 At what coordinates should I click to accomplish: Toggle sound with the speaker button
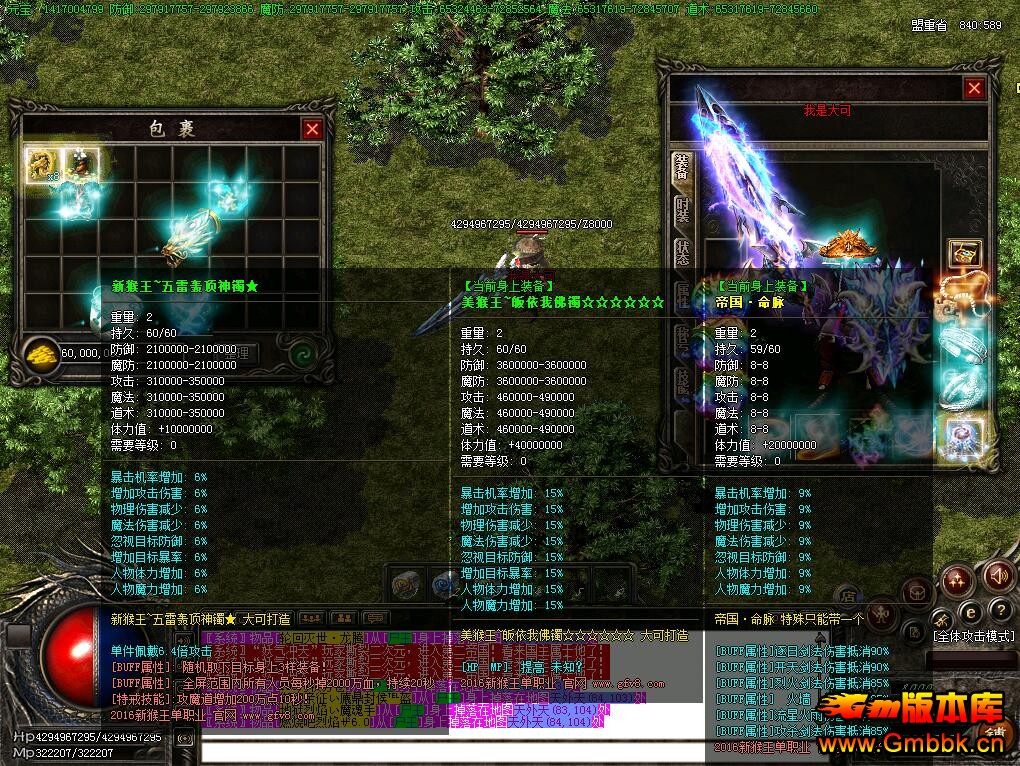(996, 577)
